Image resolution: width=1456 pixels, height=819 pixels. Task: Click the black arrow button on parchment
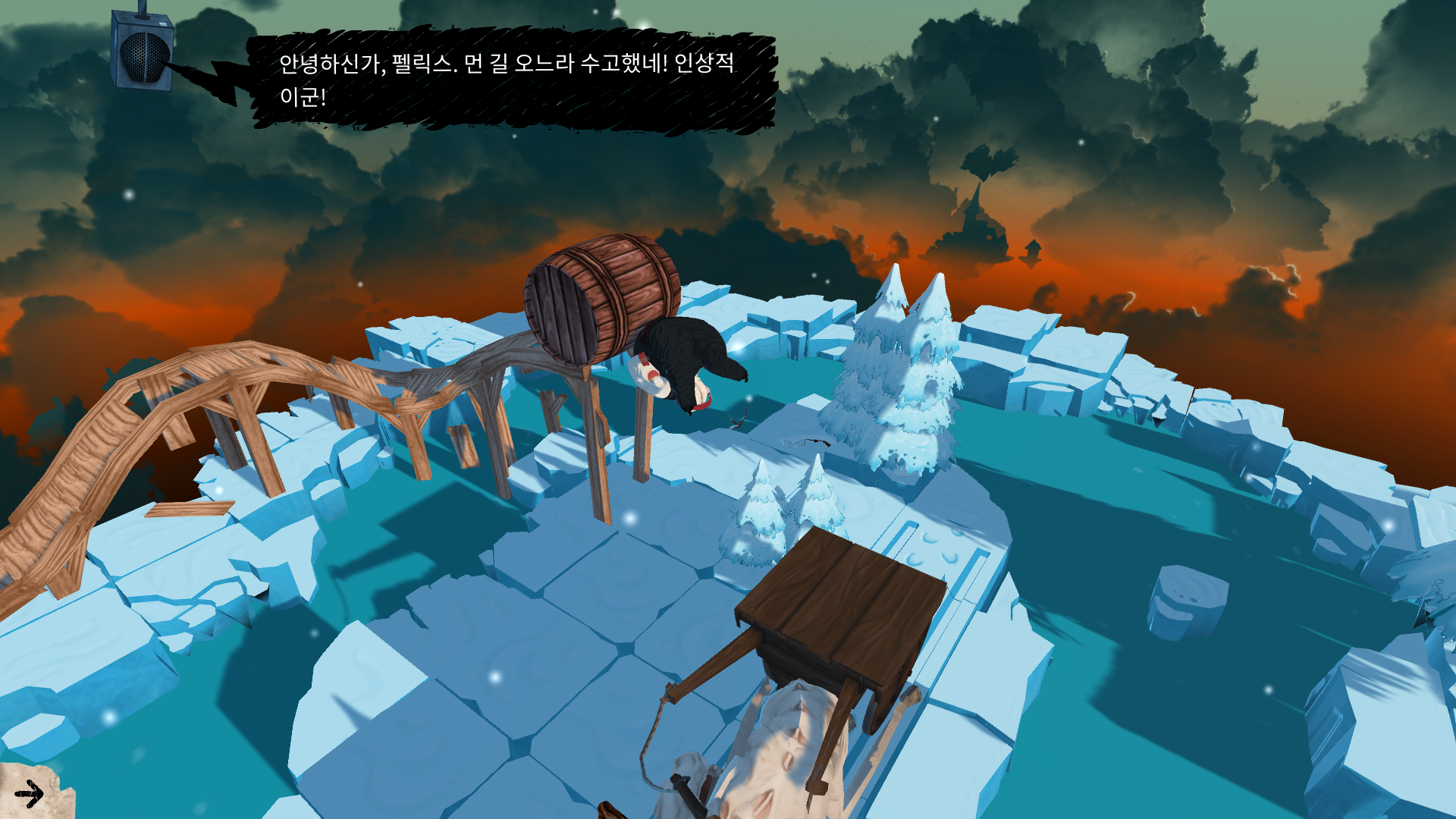pyautogui.click(x=30, y=794)
